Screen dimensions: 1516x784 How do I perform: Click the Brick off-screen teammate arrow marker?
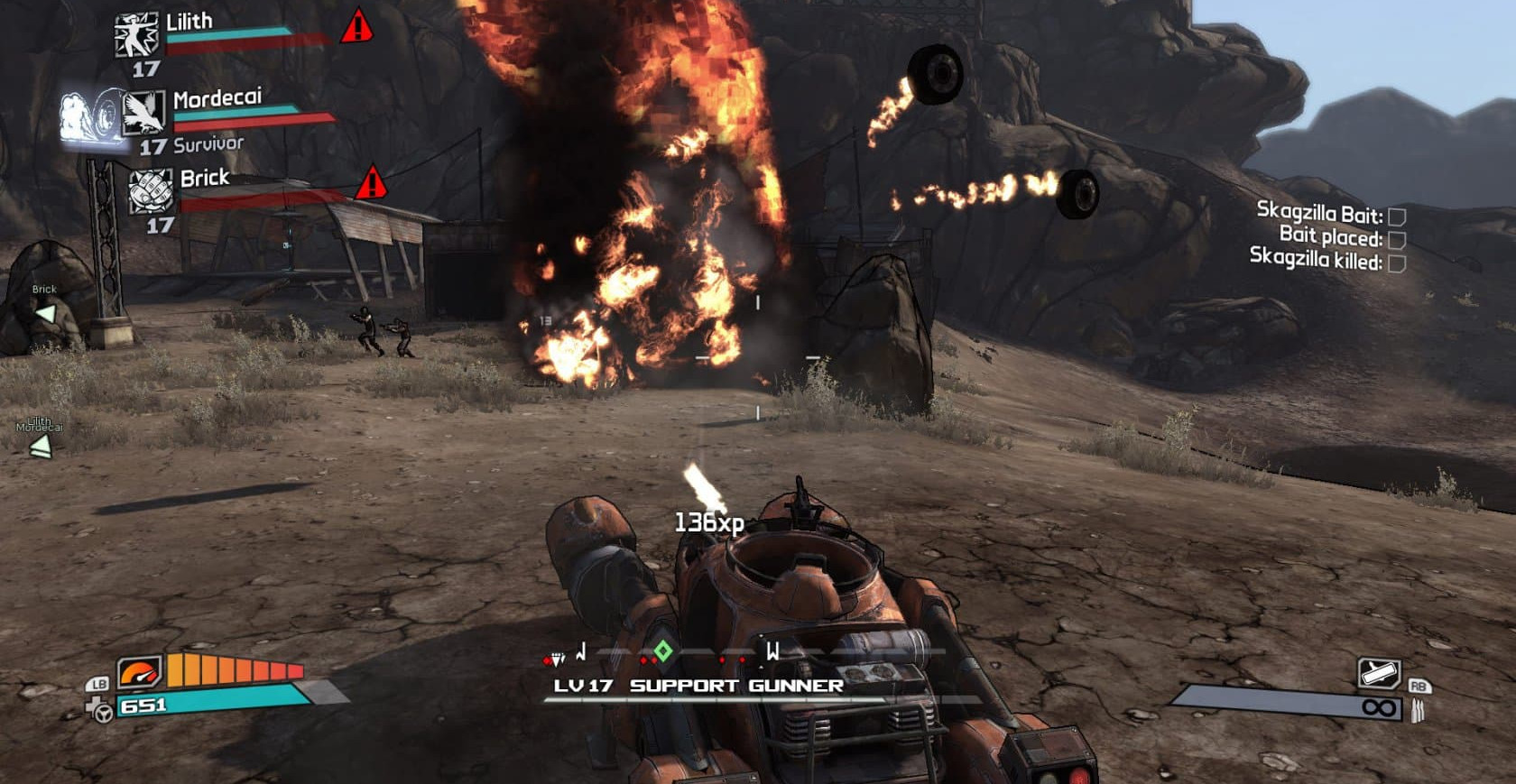click(x=44, y=313)
